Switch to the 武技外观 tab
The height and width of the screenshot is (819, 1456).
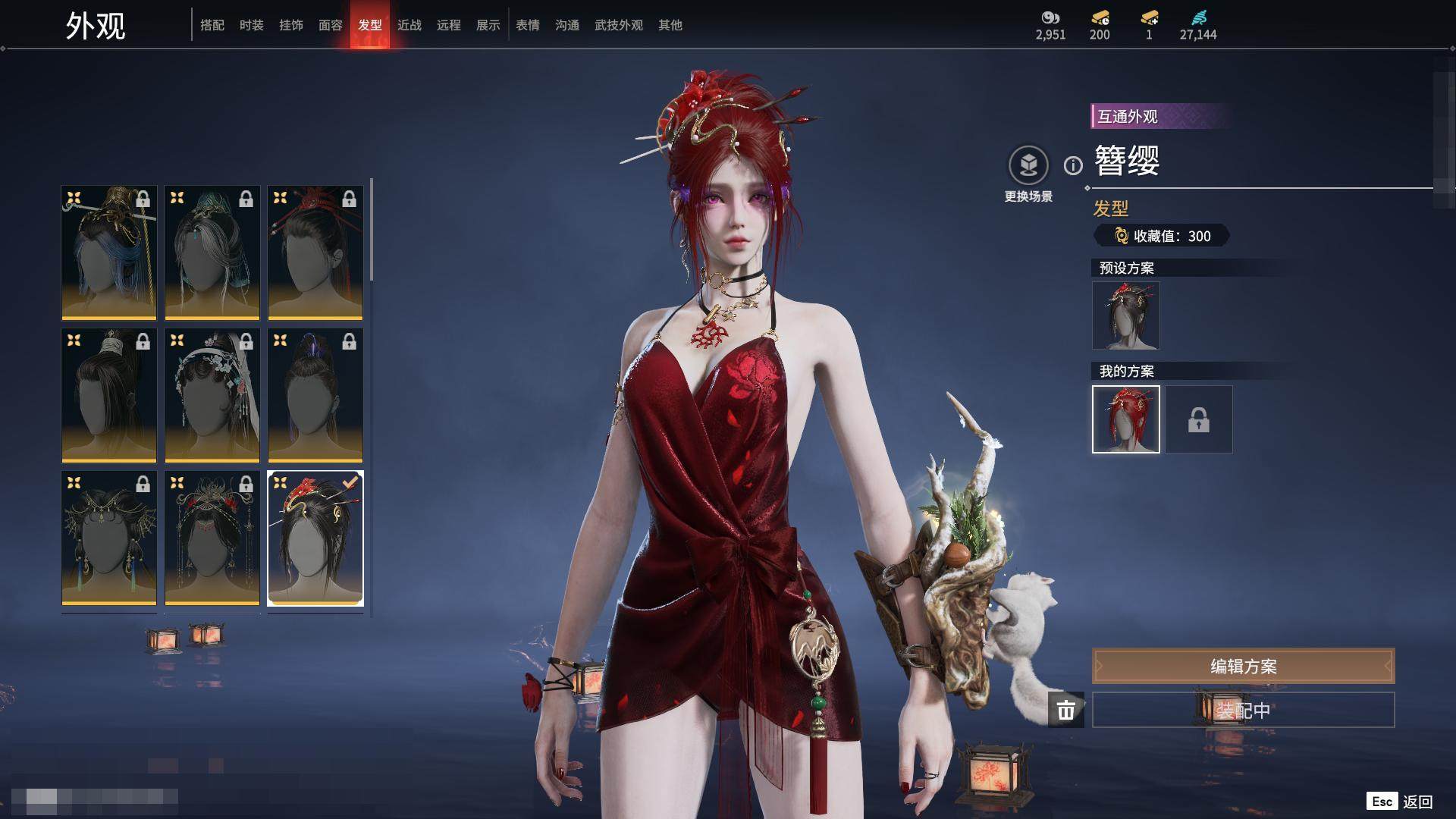point(619,25)
